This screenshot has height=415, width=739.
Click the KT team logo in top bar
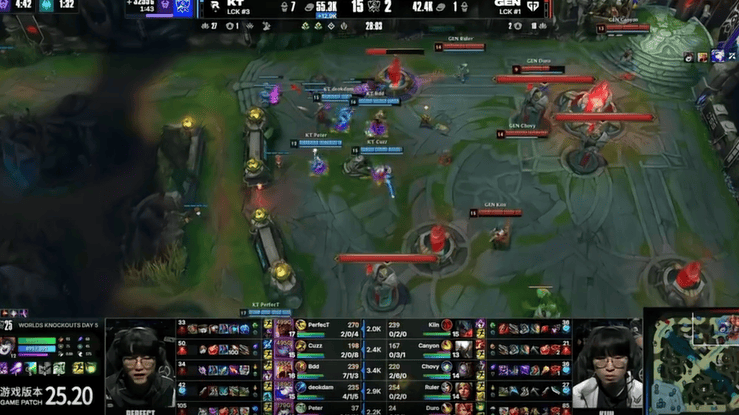coord(215,6)
